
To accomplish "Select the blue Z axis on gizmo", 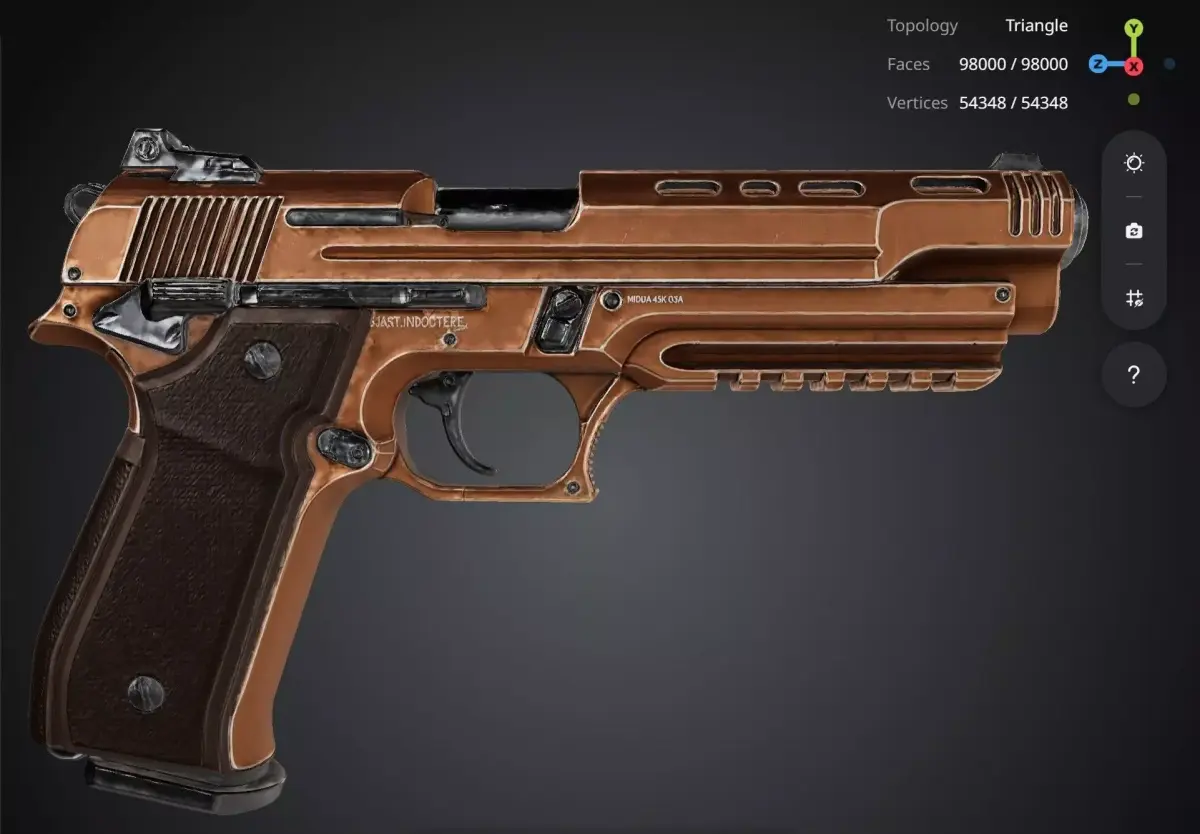I will (1098, 65).
